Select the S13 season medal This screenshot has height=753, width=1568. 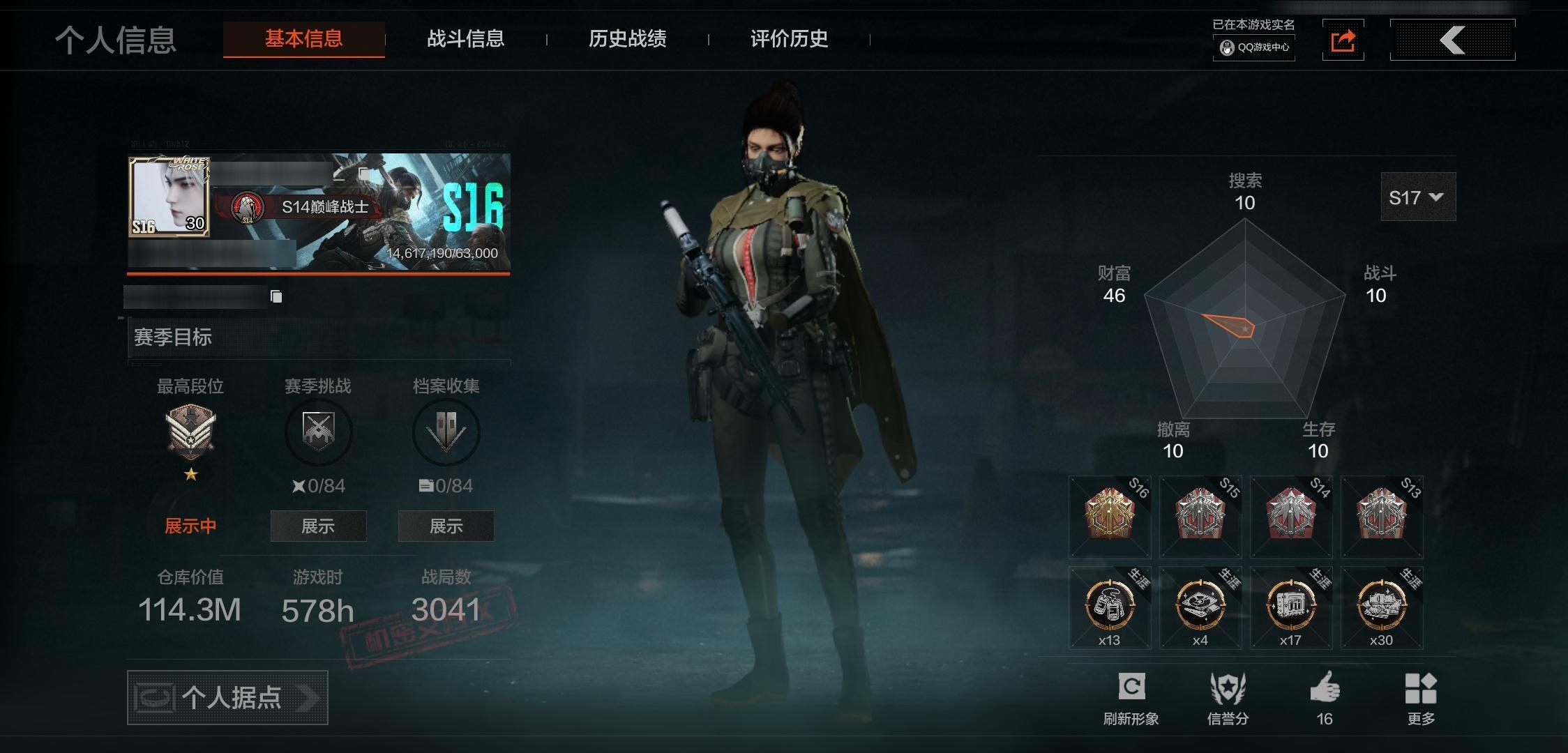[x=1382, y=517]
